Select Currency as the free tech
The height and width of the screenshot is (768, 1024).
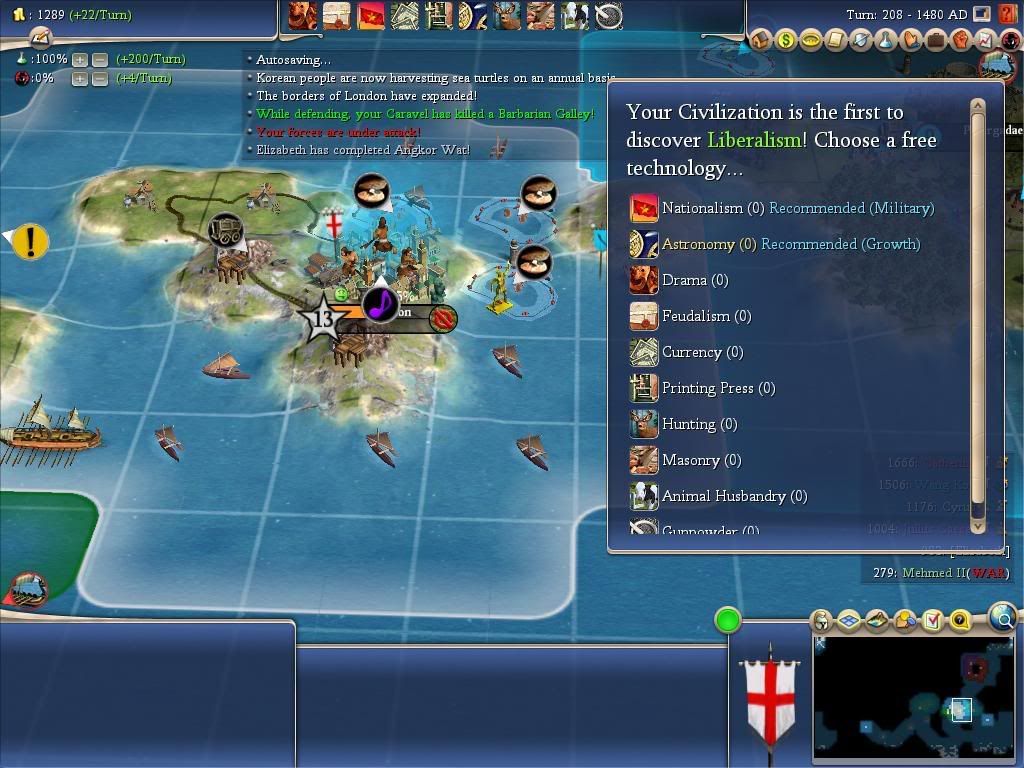click(x=691, y=352)
